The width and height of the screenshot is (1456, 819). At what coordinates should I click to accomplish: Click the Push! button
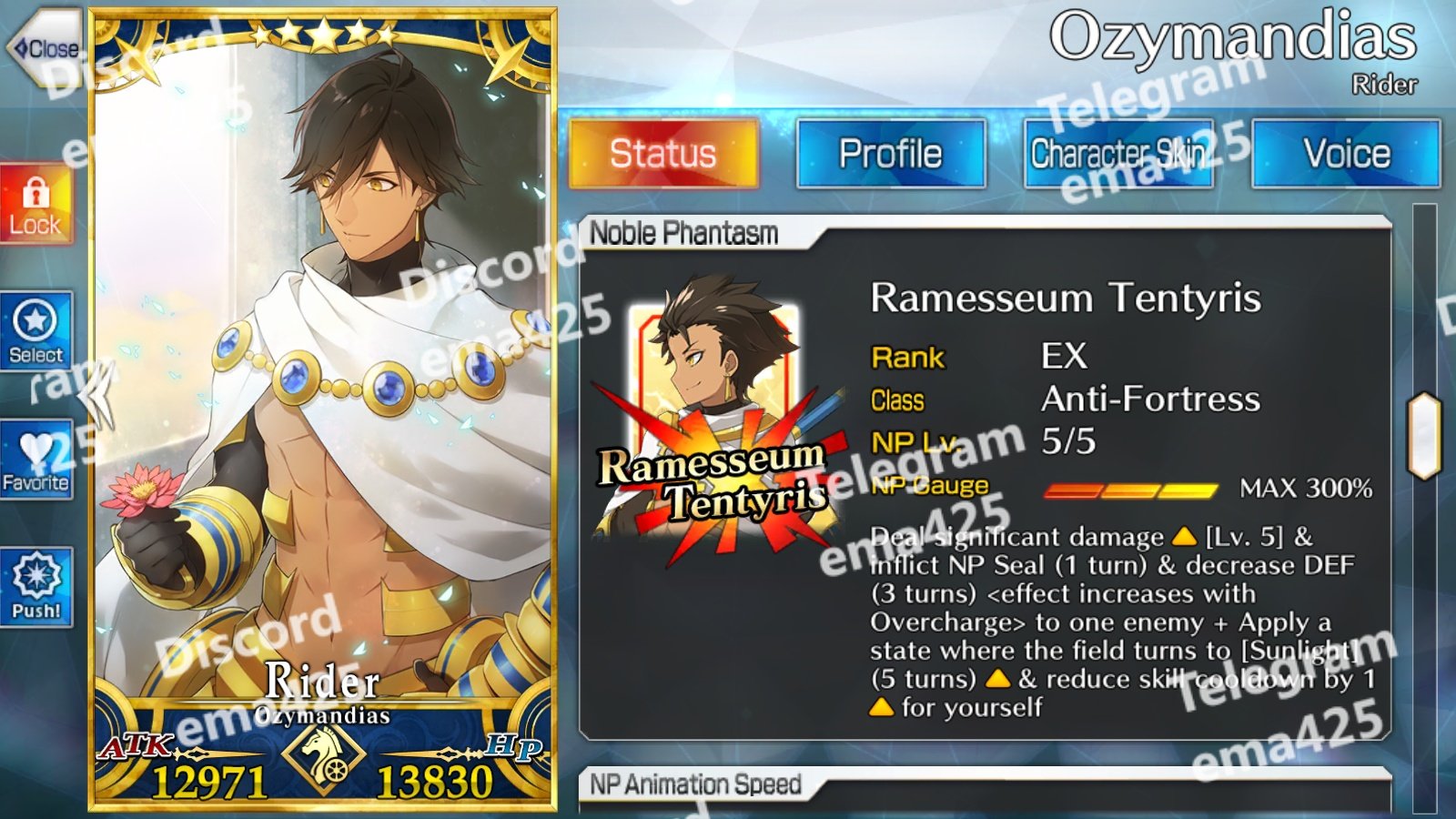(35, 587)
